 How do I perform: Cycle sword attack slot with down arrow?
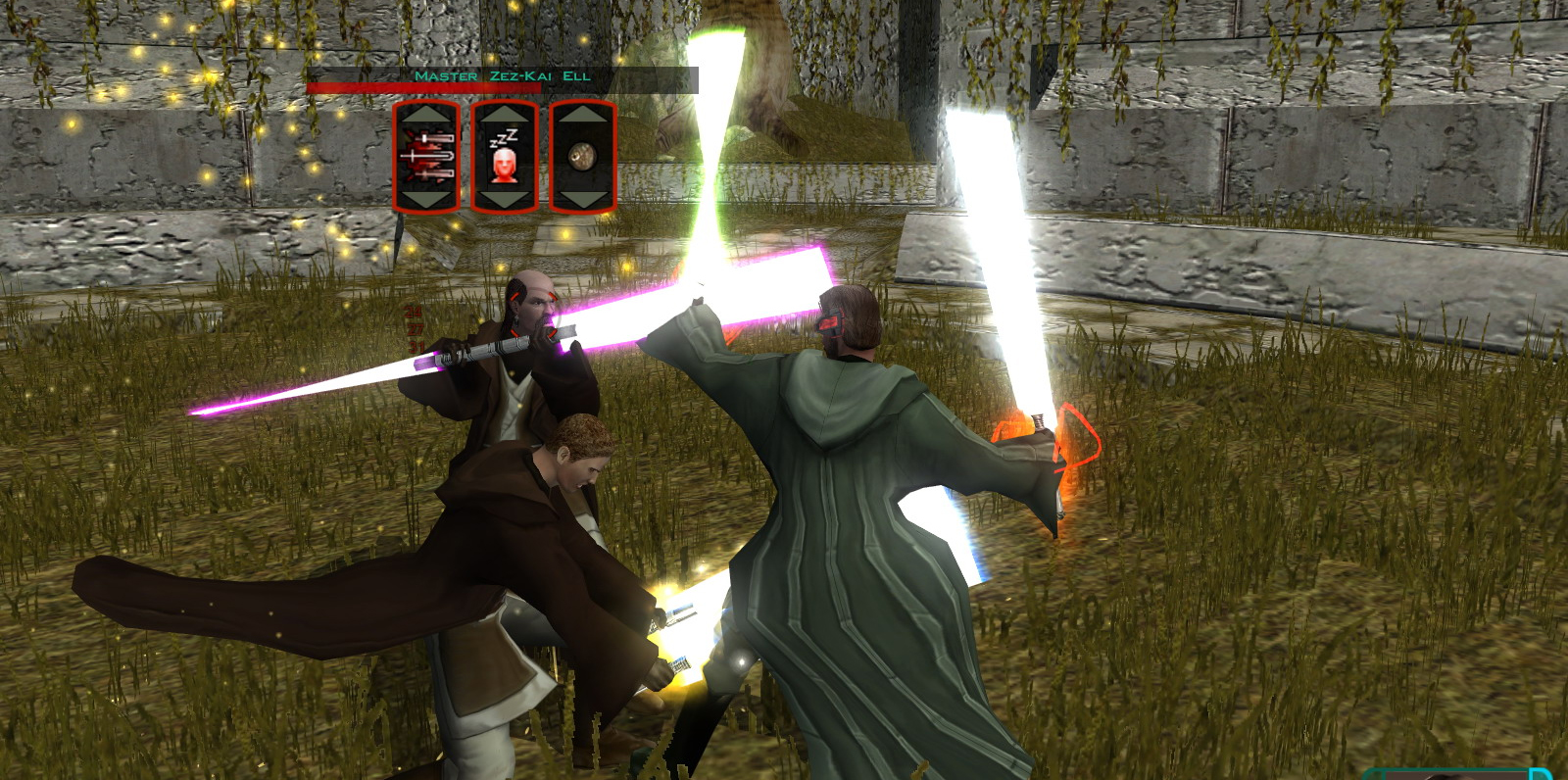point(426,199)
